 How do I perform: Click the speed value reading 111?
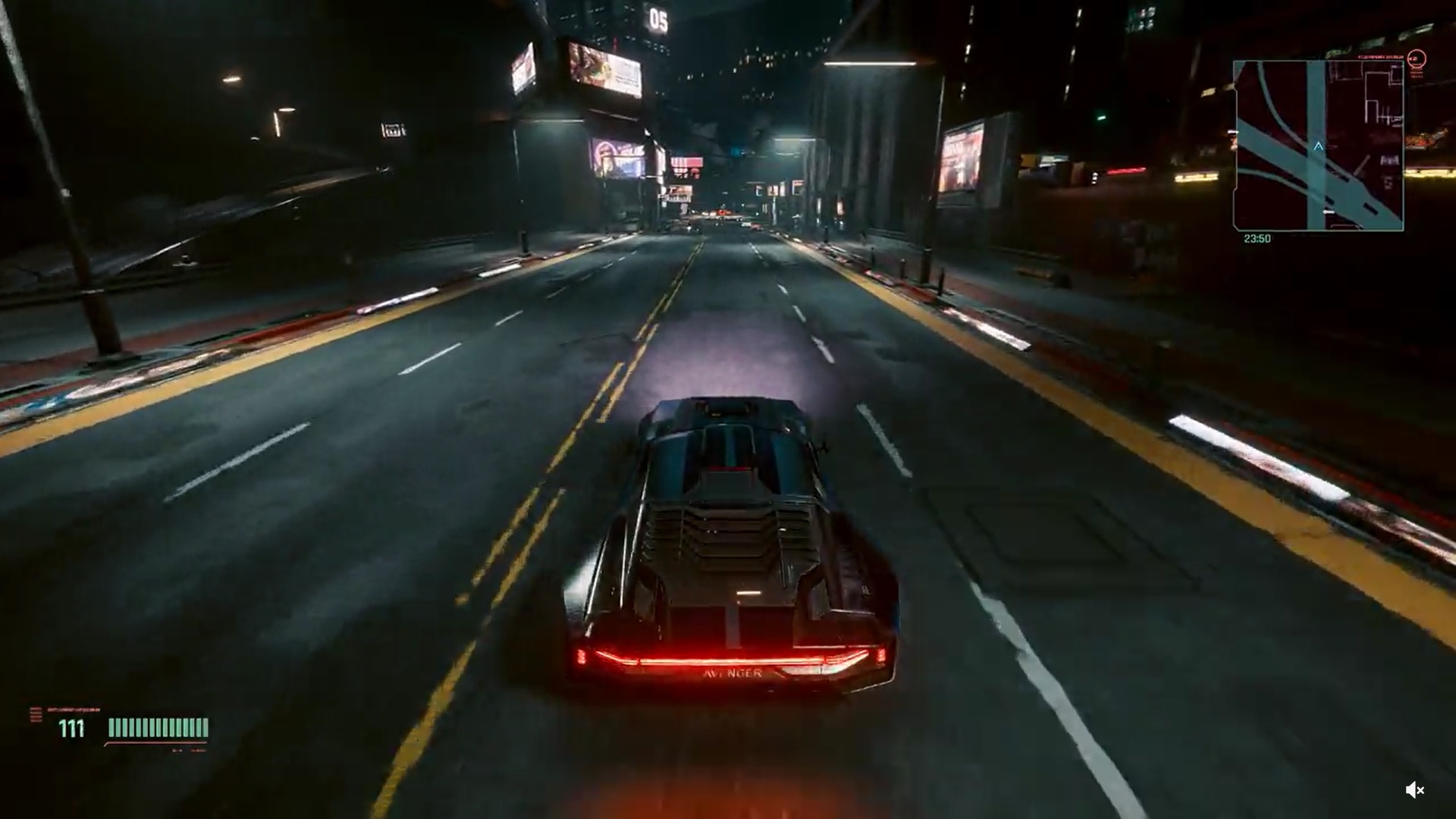pyautogui.click(x=71, y=728)
